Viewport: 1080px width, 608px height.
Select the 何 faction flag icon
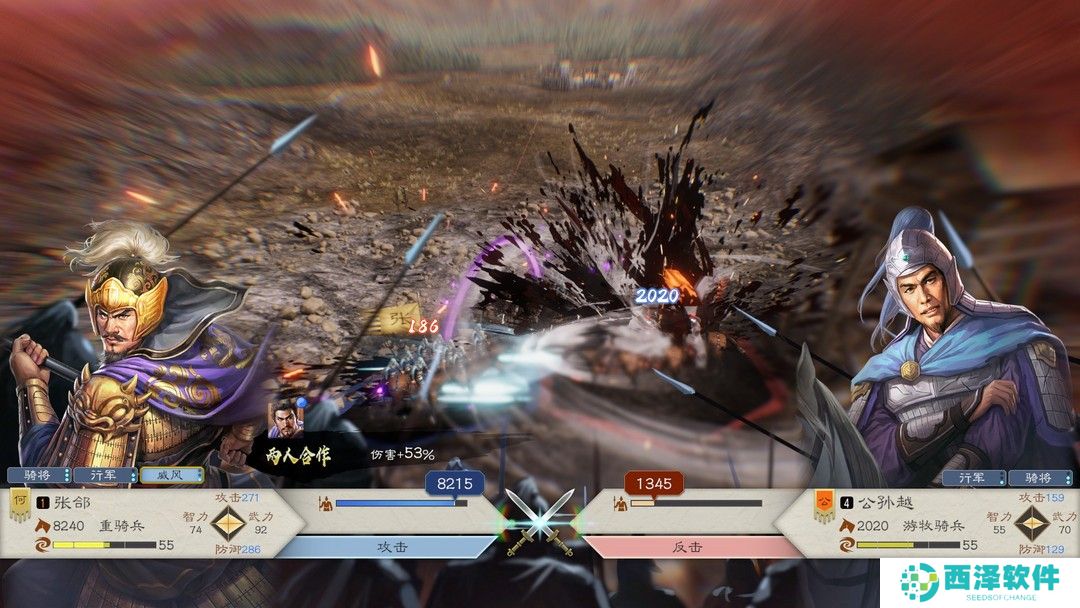tap(19, 504)
